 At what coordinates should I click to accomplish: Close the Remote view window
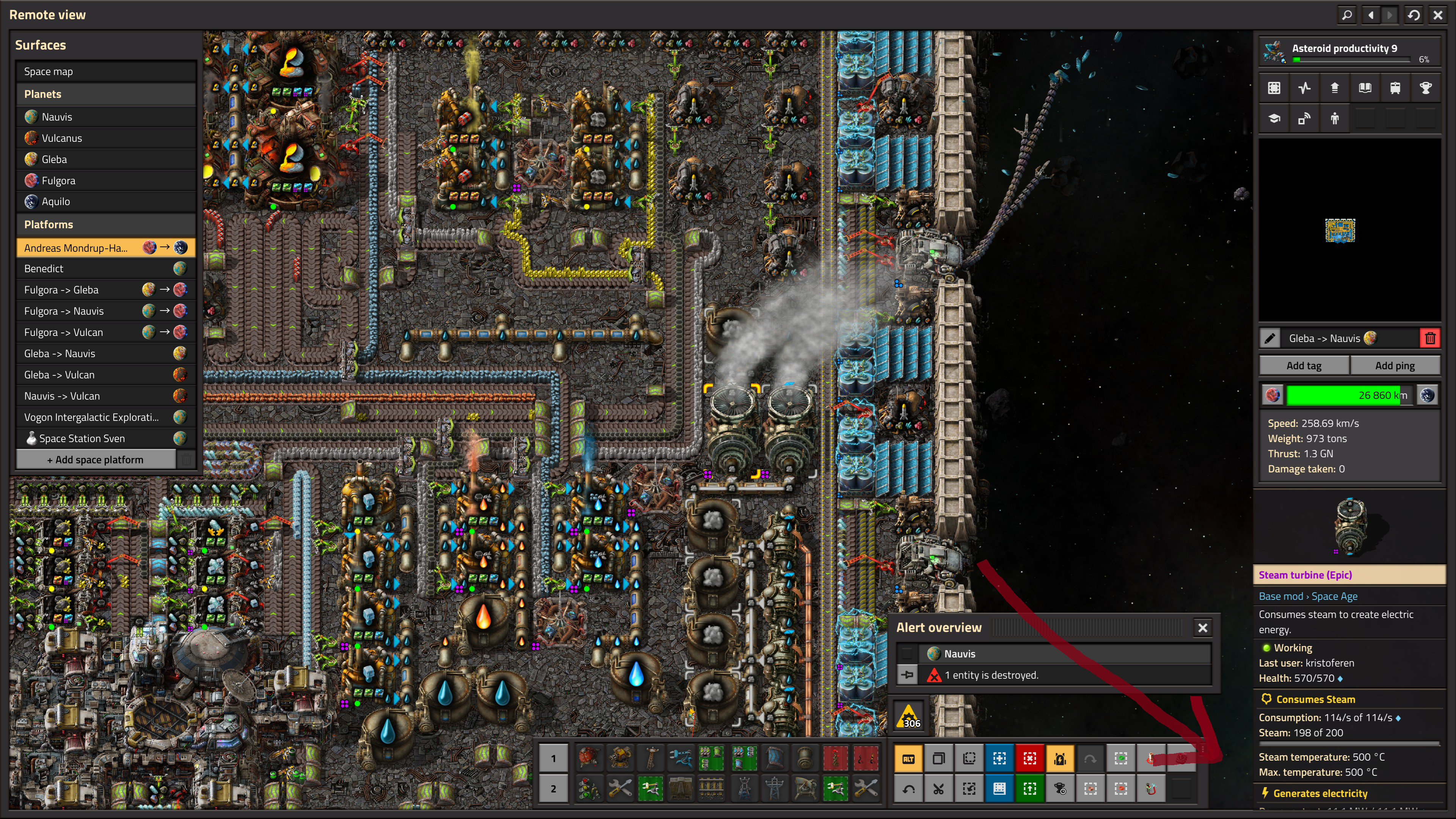(1437, 15)
